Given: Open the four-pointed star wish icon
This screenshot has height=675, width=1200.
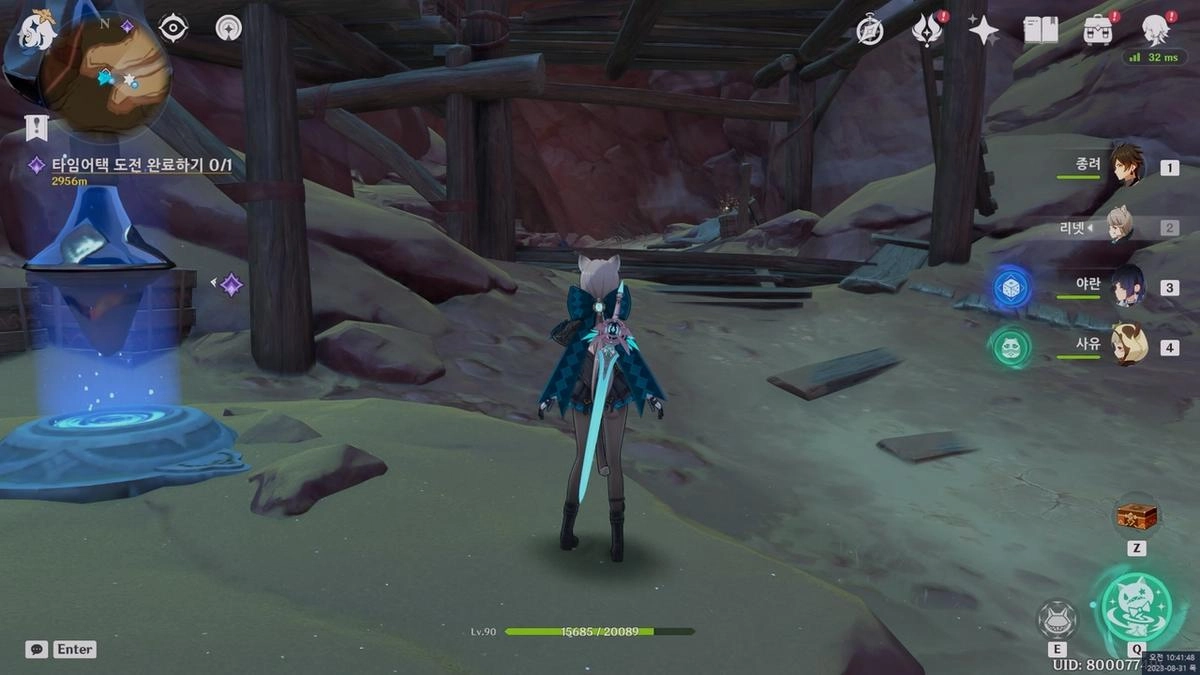Looking at the screenshot, I should (983, 30).
